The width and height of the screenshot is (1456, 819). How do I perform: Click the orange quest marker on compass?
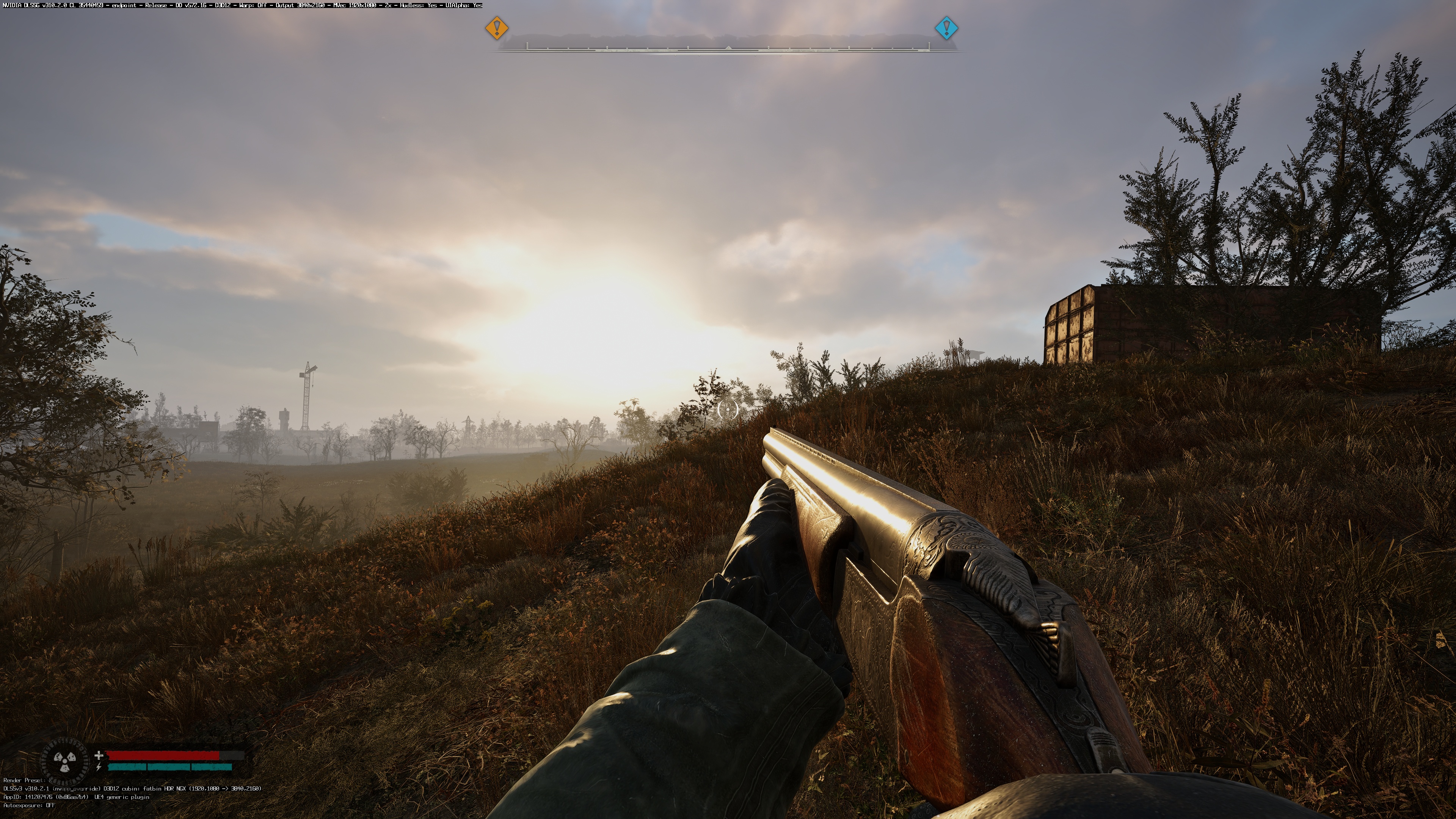(497, 28)
